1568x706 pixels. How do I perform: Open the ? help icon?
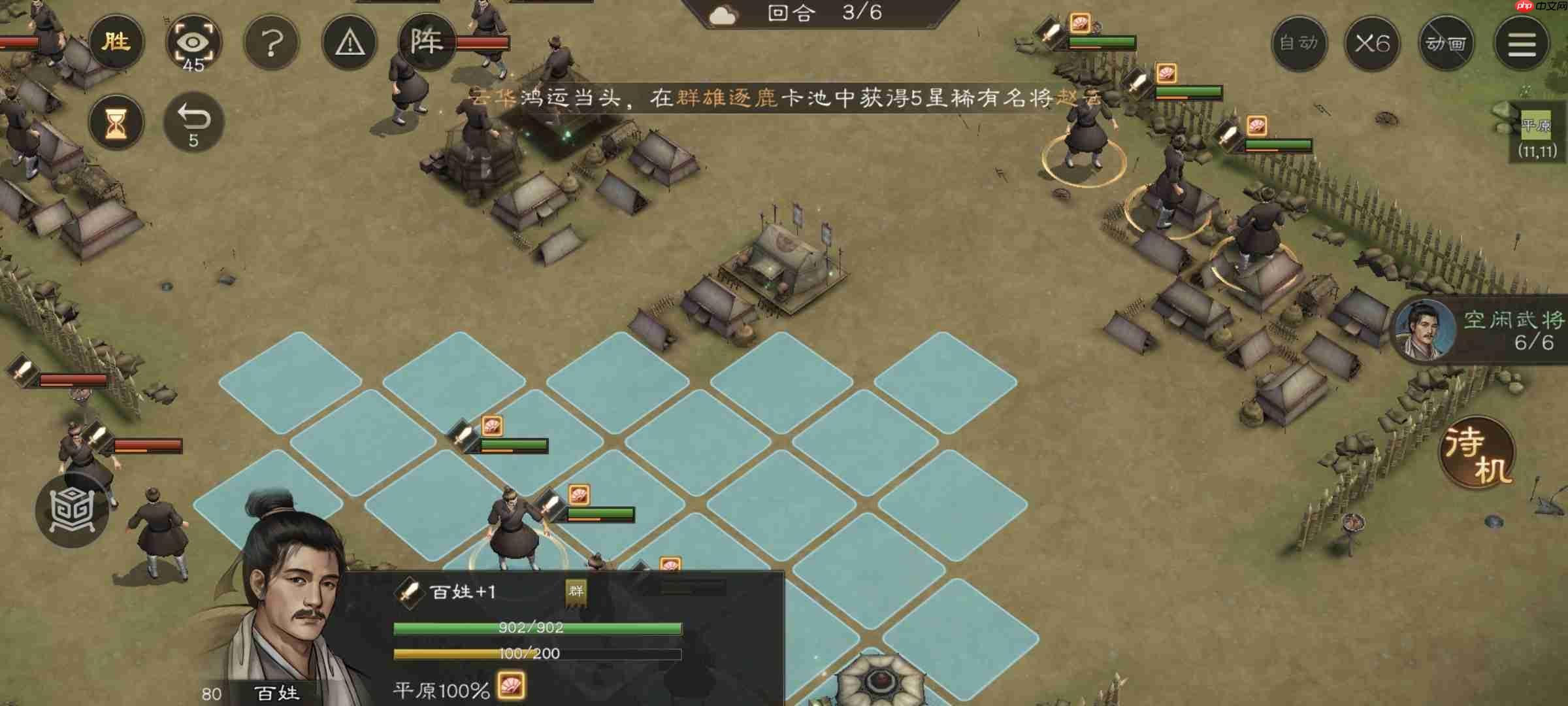tap(273, 41)
